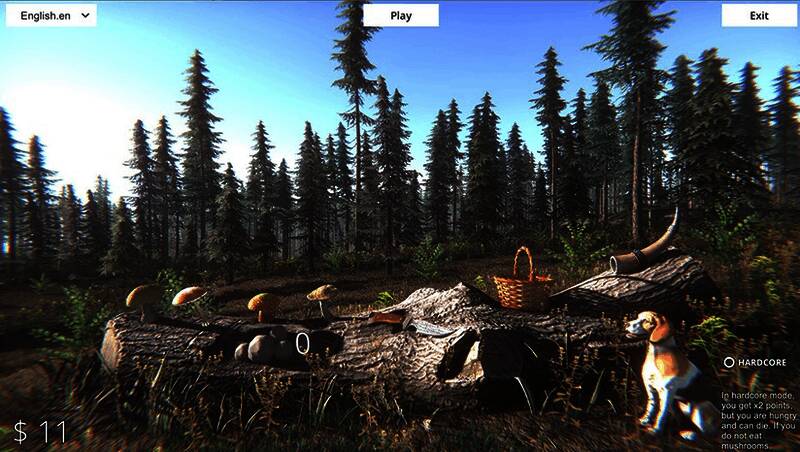The image size is (800, 452).
Task: Toggle the Hardcore mode option
Action: (x=730, y=362)
